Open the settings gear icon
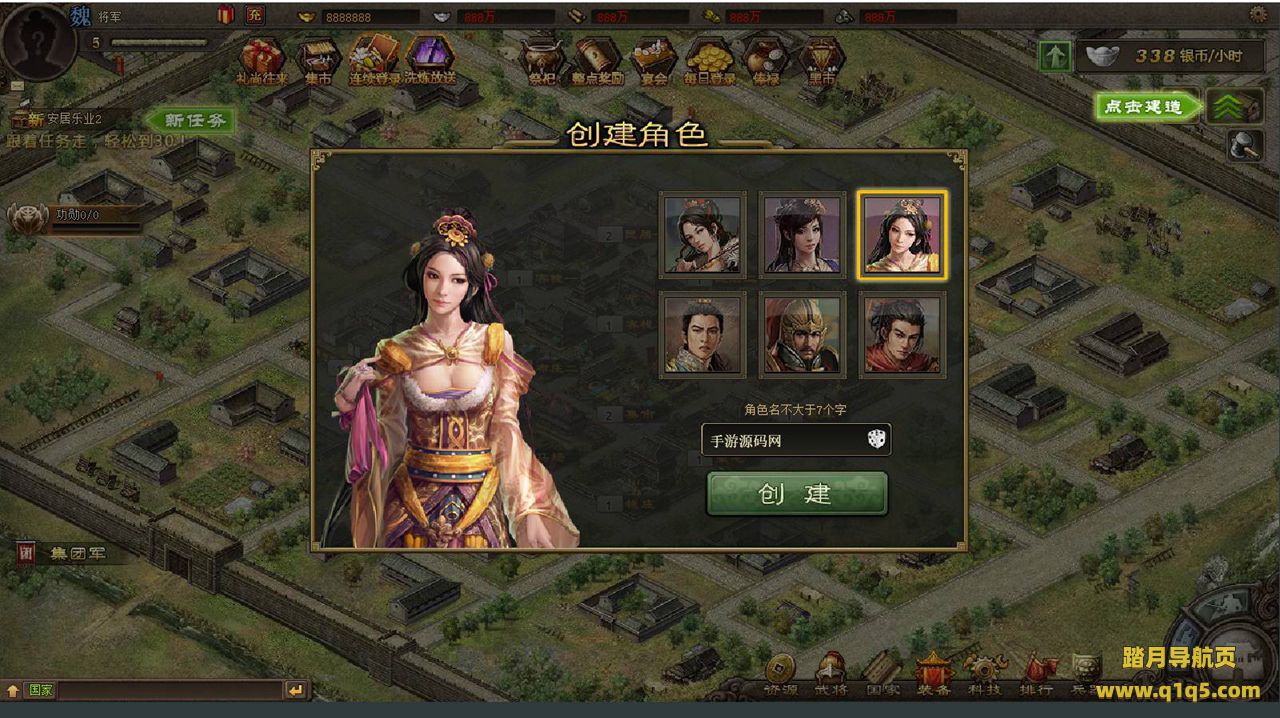This screenshot has width=1280, height=718. click(x=1258, y=14)
